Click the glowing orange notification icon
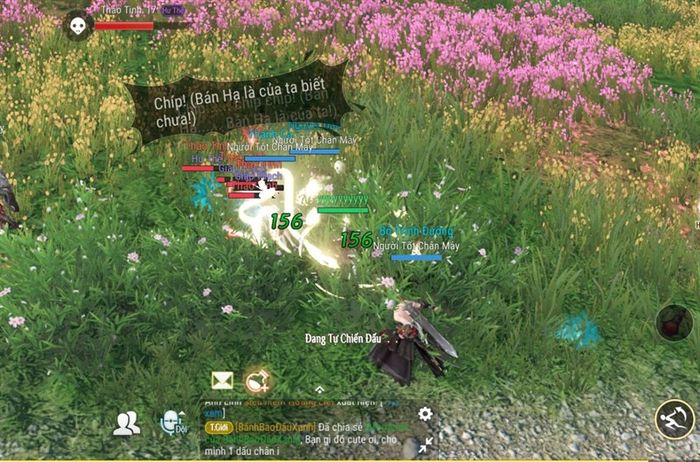The height and width of the screenshot is (462, 700). click(x=257, y=380)
